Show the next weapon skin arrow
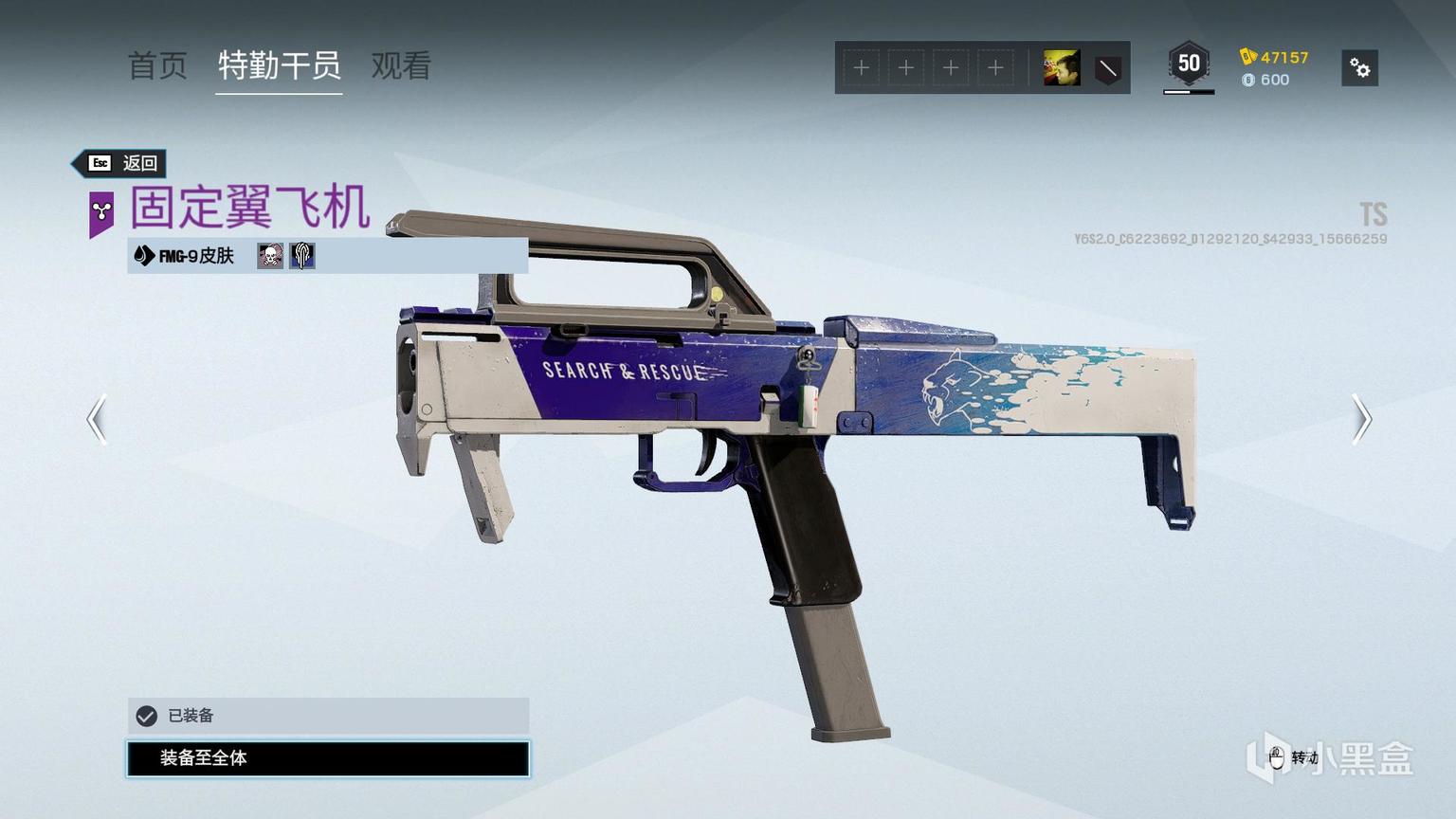Viewport: 1456px width, 819px height. (x=1361, y=419)
